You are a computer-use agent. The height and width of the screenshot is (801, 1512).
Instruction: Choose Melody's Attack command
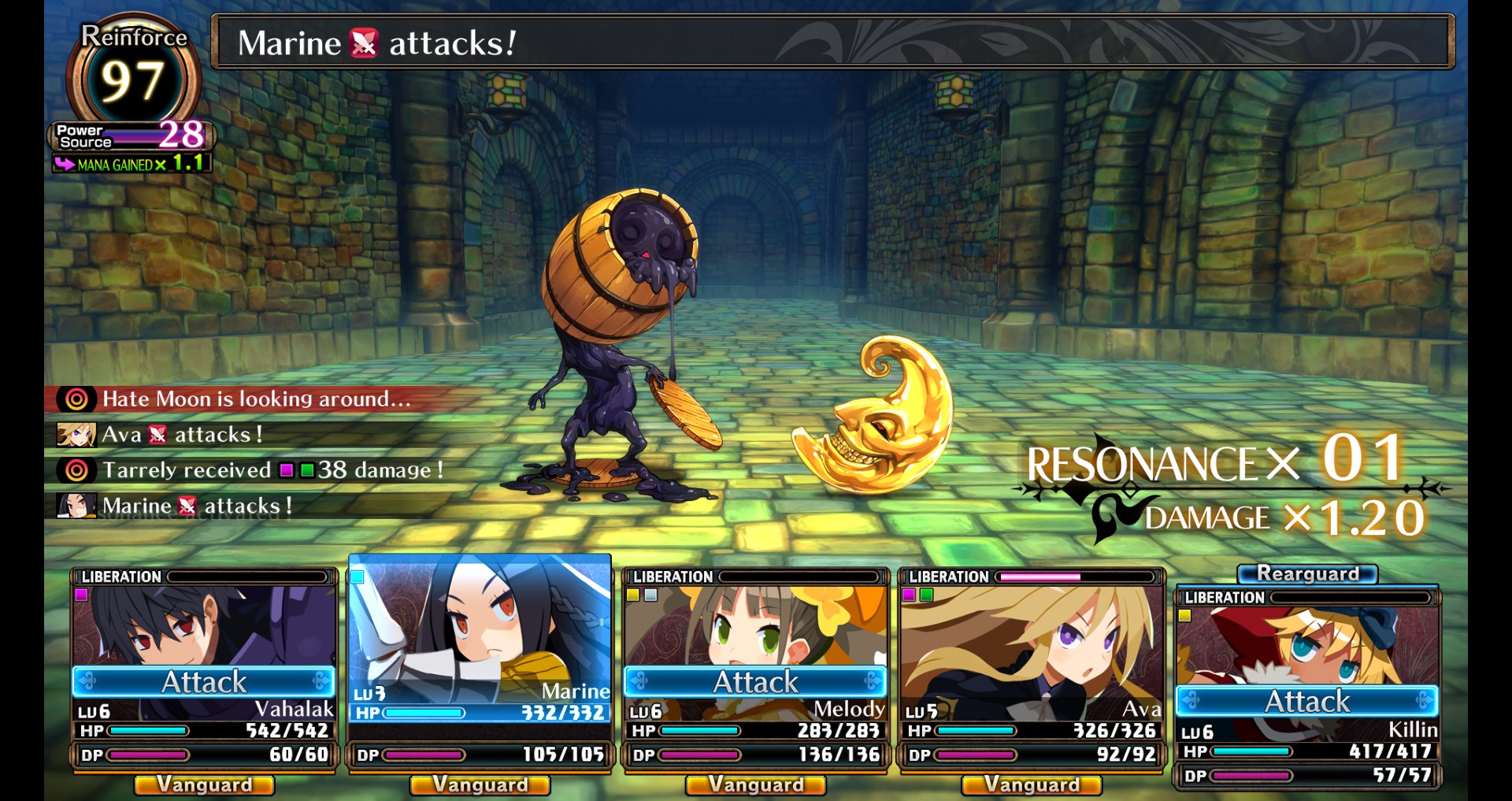[755, 681]
